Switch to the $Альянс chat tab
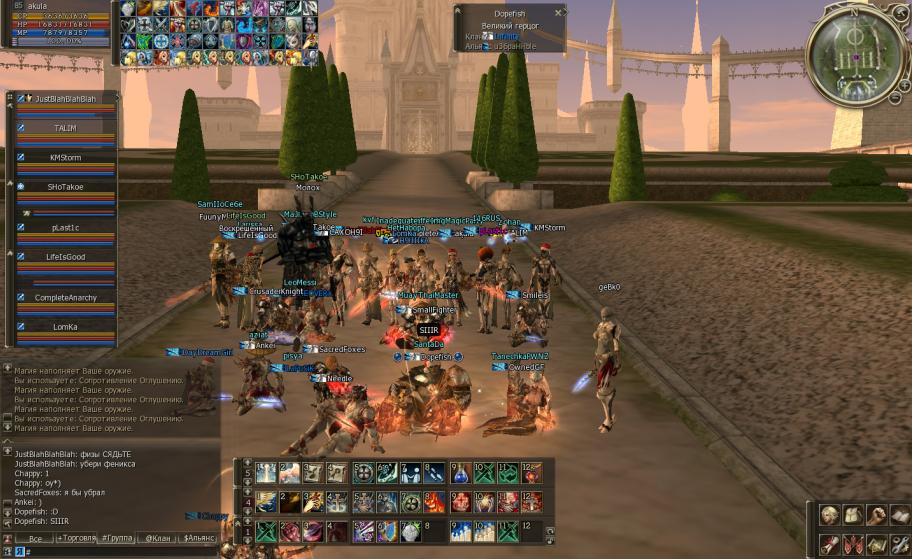Viewport: 912px width, 559px height. coord(197,538)
